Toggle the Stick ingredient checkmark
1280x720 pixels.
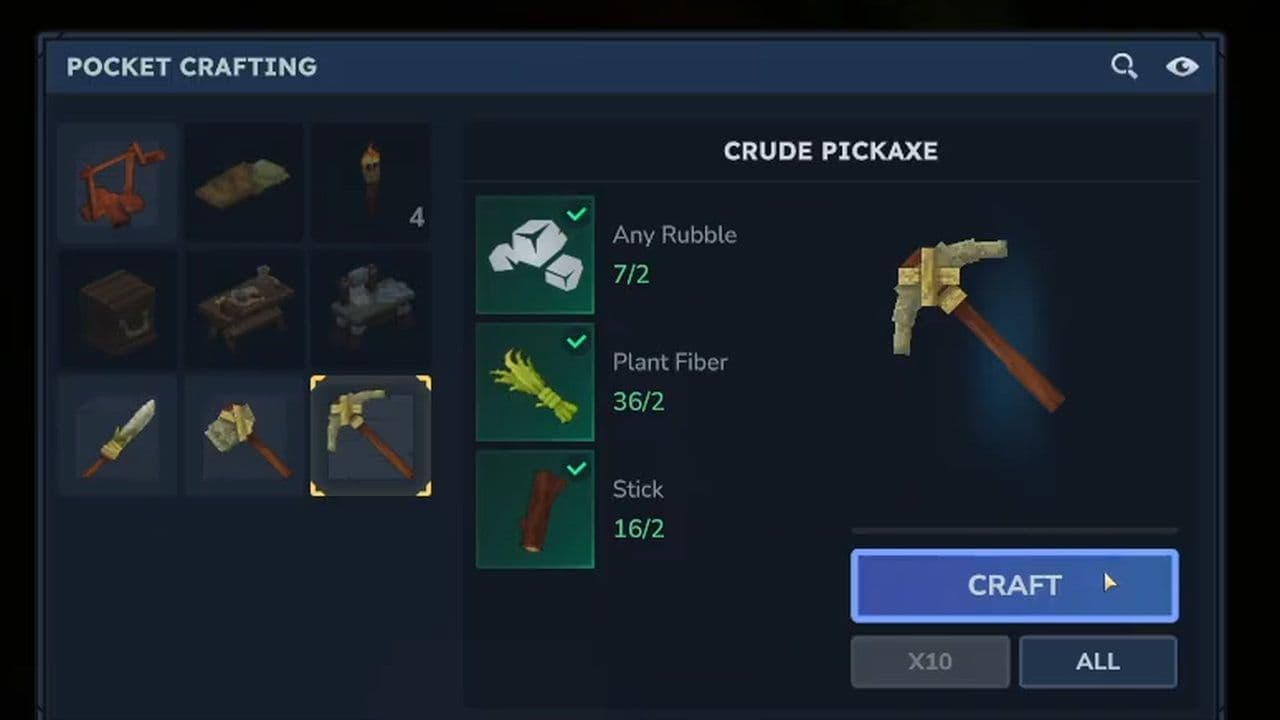[x=577, y=469]
